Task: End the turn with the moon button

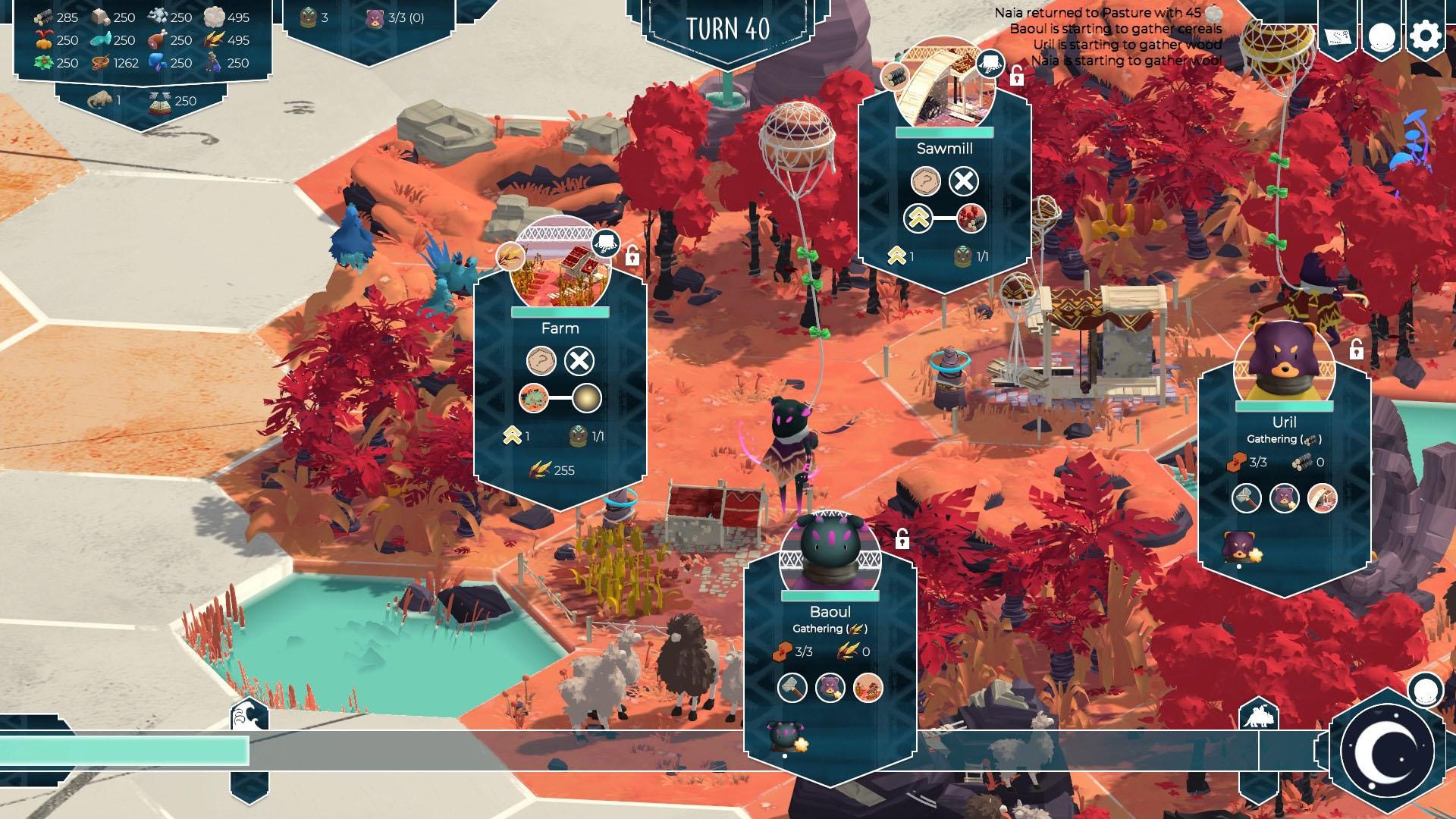Action: point(1388,751)
